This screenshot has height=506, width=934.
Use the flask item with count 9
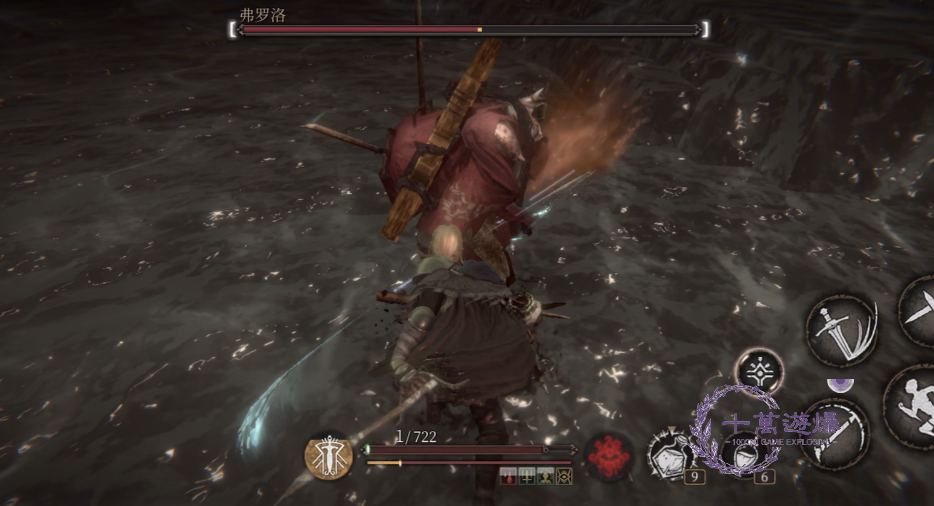click(671, 452)
